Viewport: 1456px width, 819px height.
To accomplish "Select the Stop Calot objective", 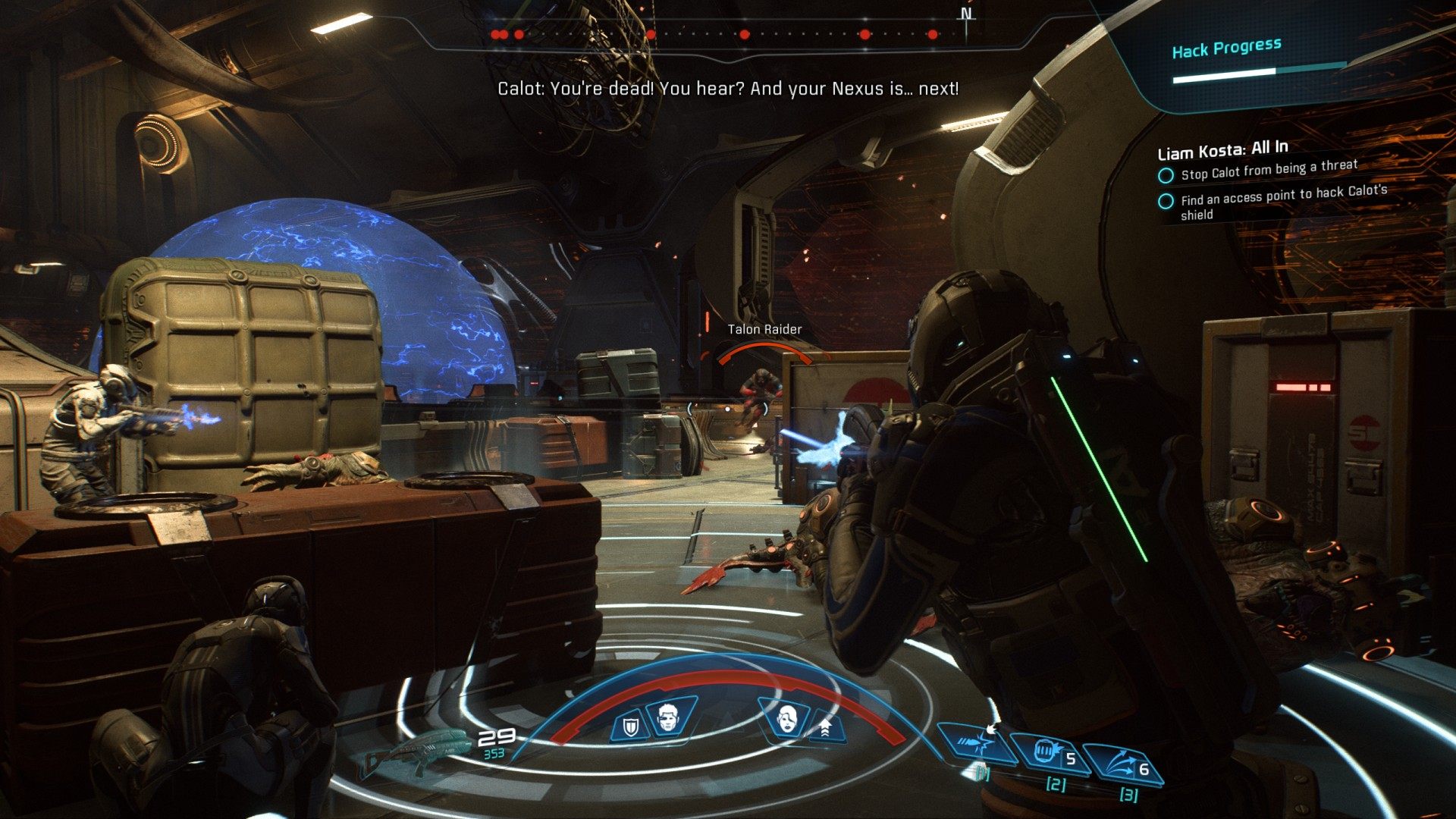I will (1269, 170).
